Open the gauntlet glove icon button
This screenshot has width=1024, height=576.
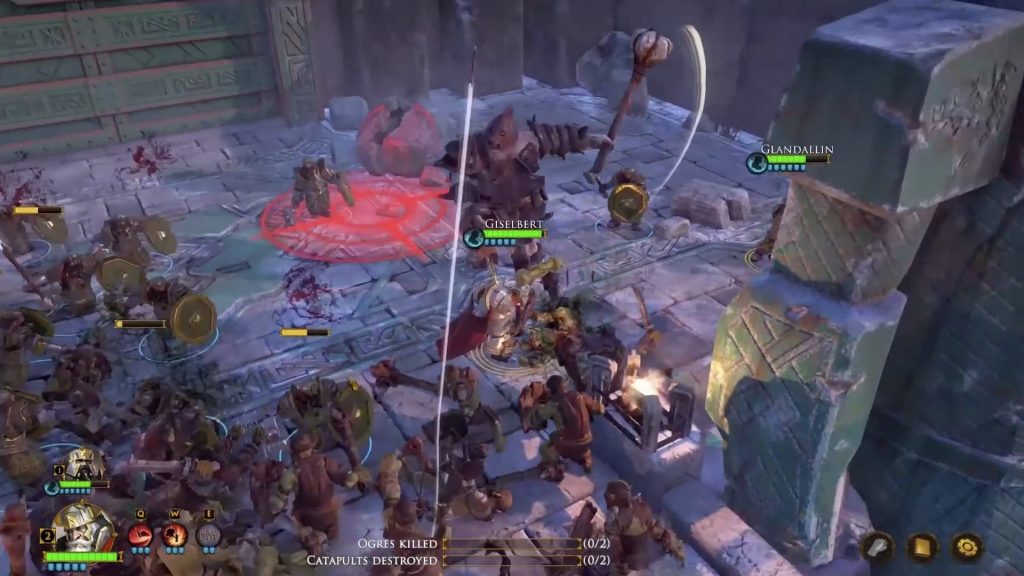pos(877,546)
